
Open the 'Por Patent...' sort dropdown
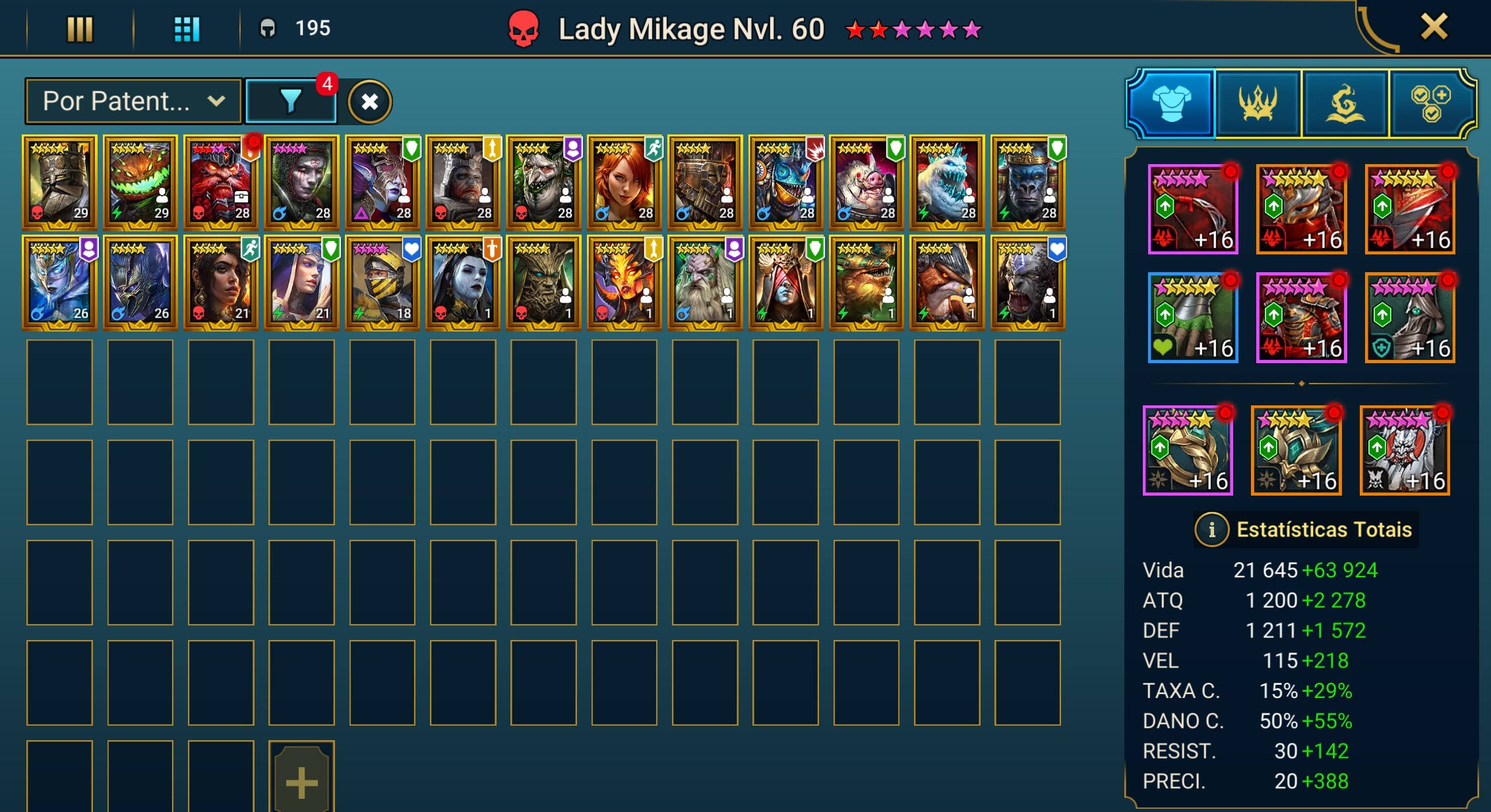pos(133,101)
